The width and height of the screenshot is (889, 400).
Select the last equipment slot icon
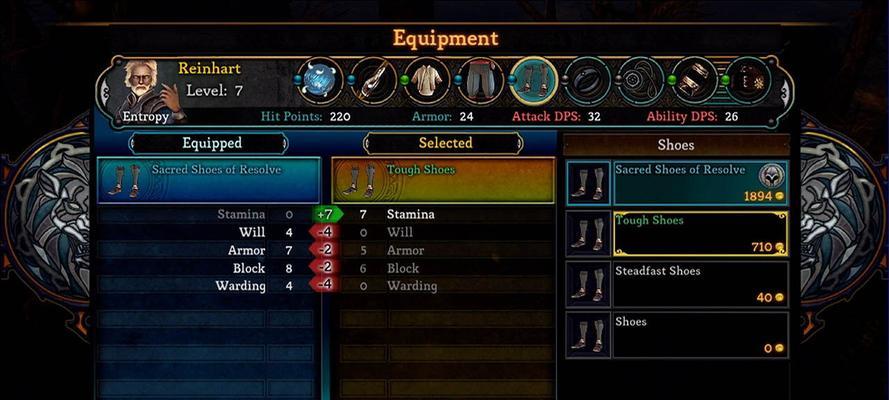pos(748,80)
